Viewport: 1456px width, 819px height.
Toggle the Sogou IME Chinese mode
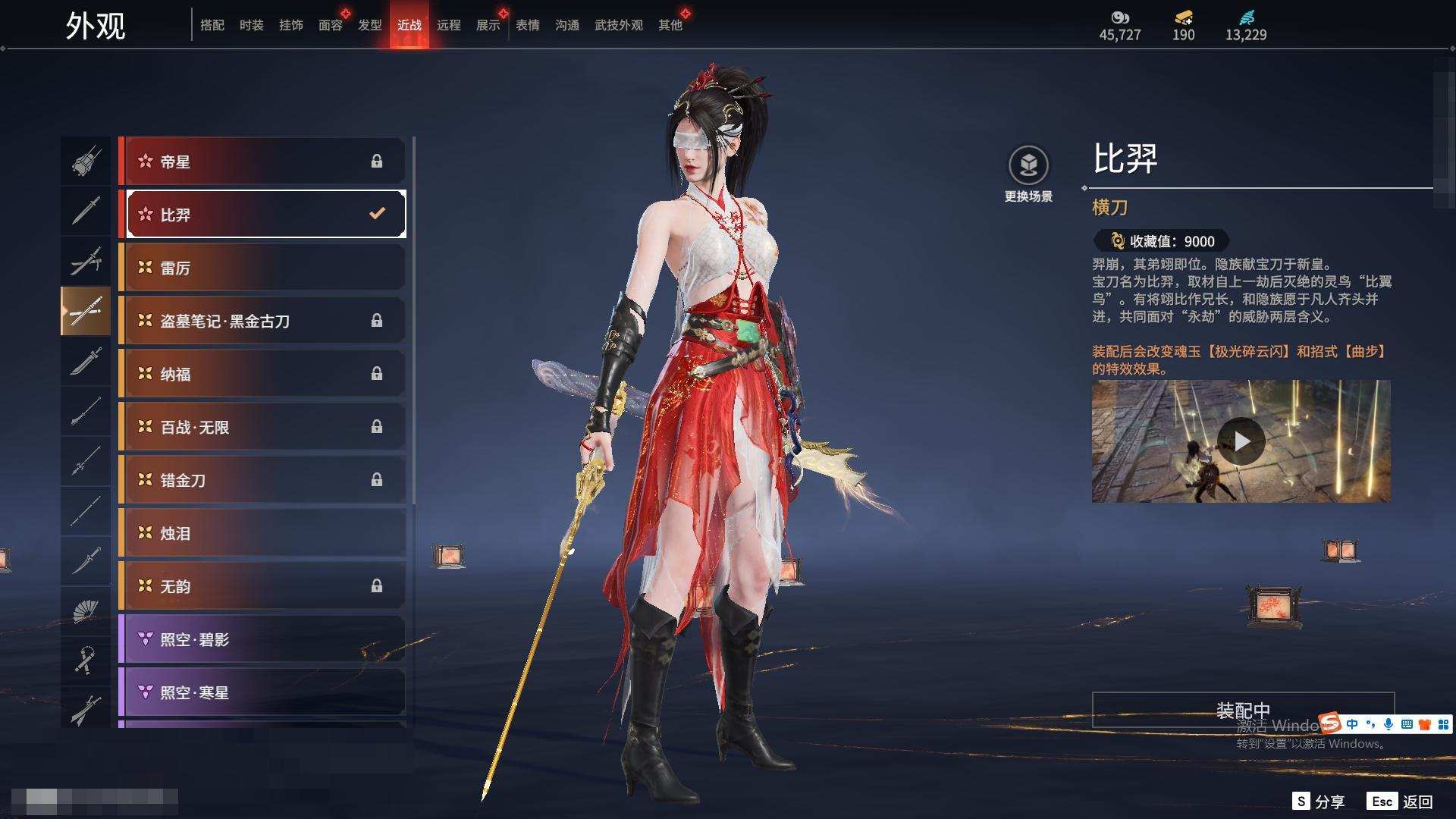[x=1352, y=724]
